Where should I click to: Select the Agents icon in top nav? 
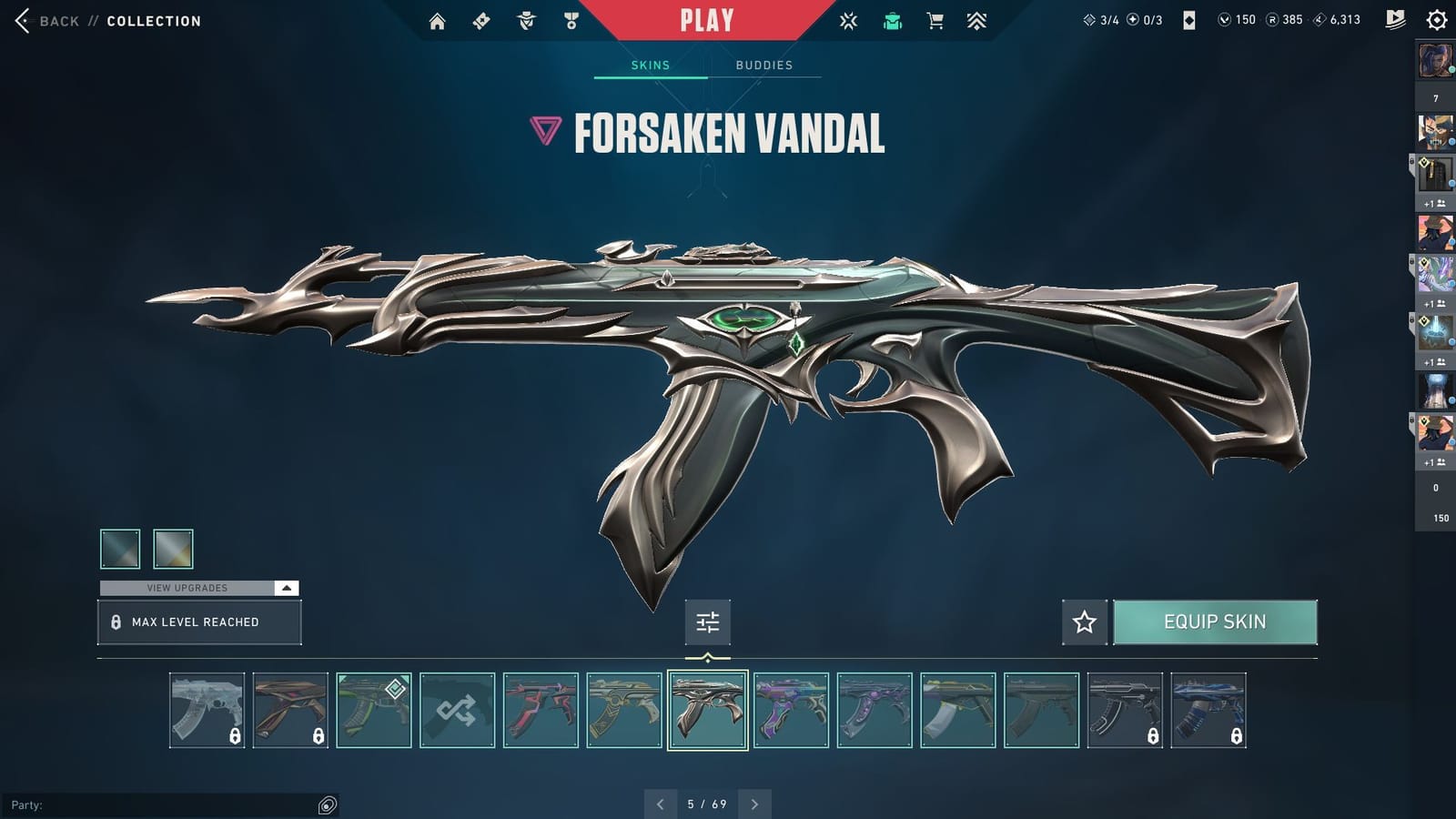pyautogui.click(x=526, y=20)
